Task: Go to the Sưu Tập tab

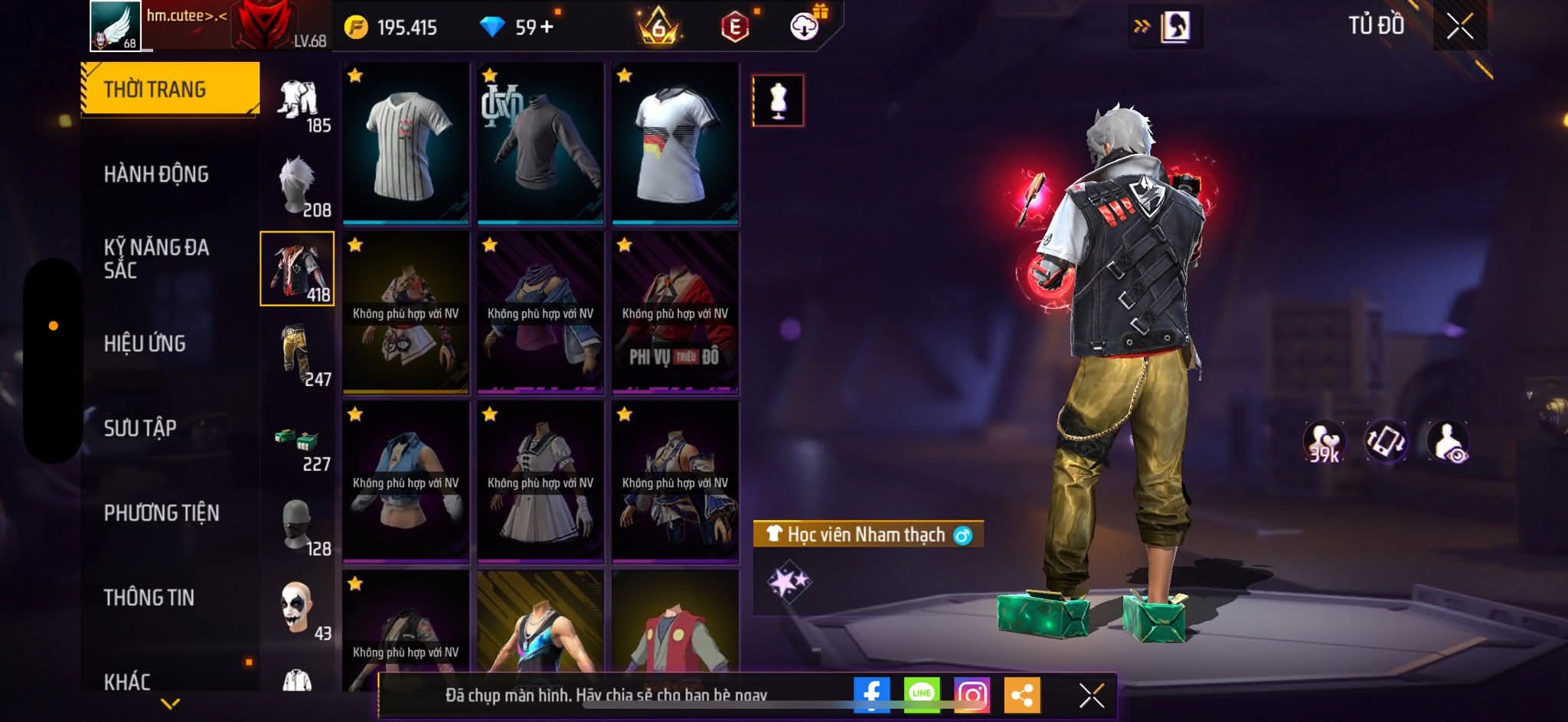Action: tap(140, 428)
